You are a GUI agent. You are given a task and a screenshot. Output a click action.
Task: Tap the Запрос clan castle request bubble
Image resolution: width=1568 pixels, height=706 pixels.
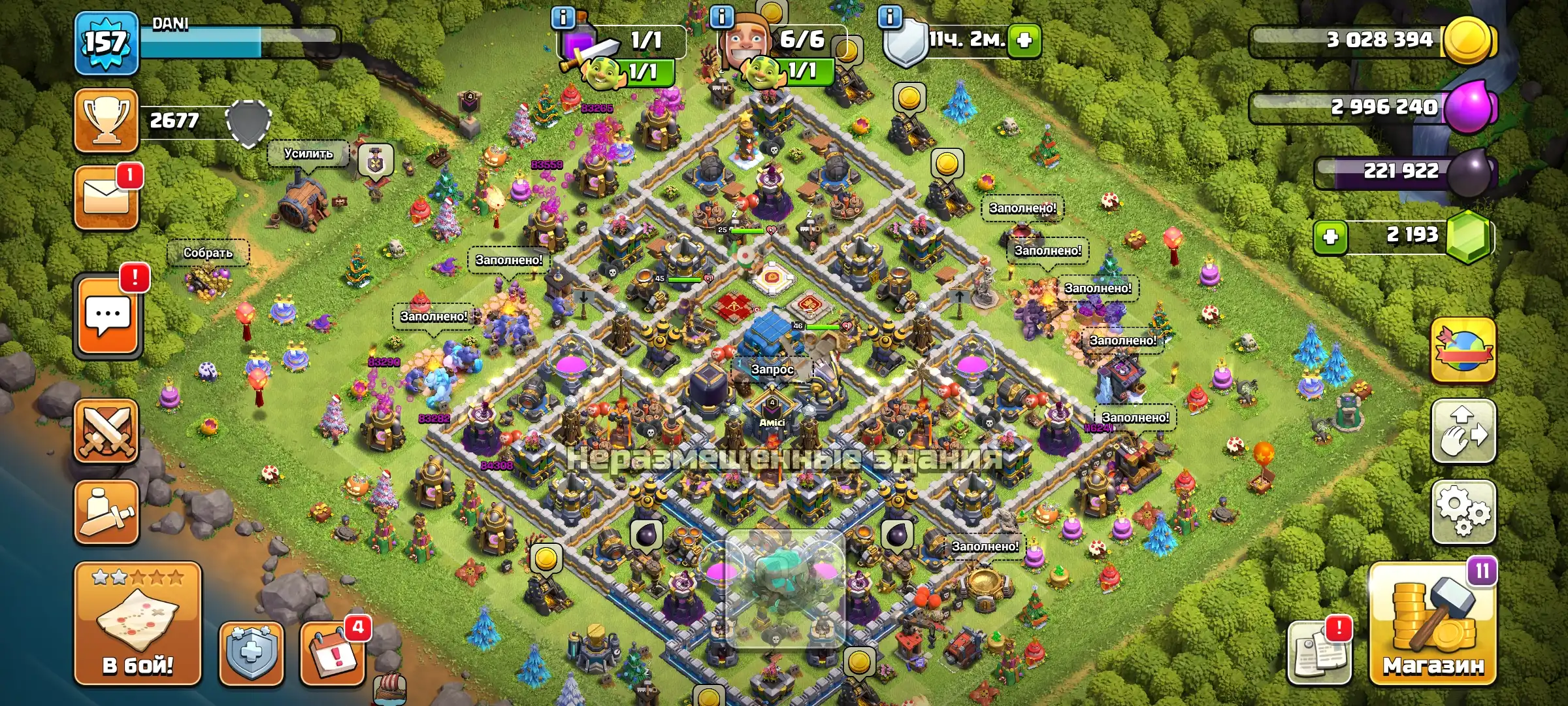[772, 369]
